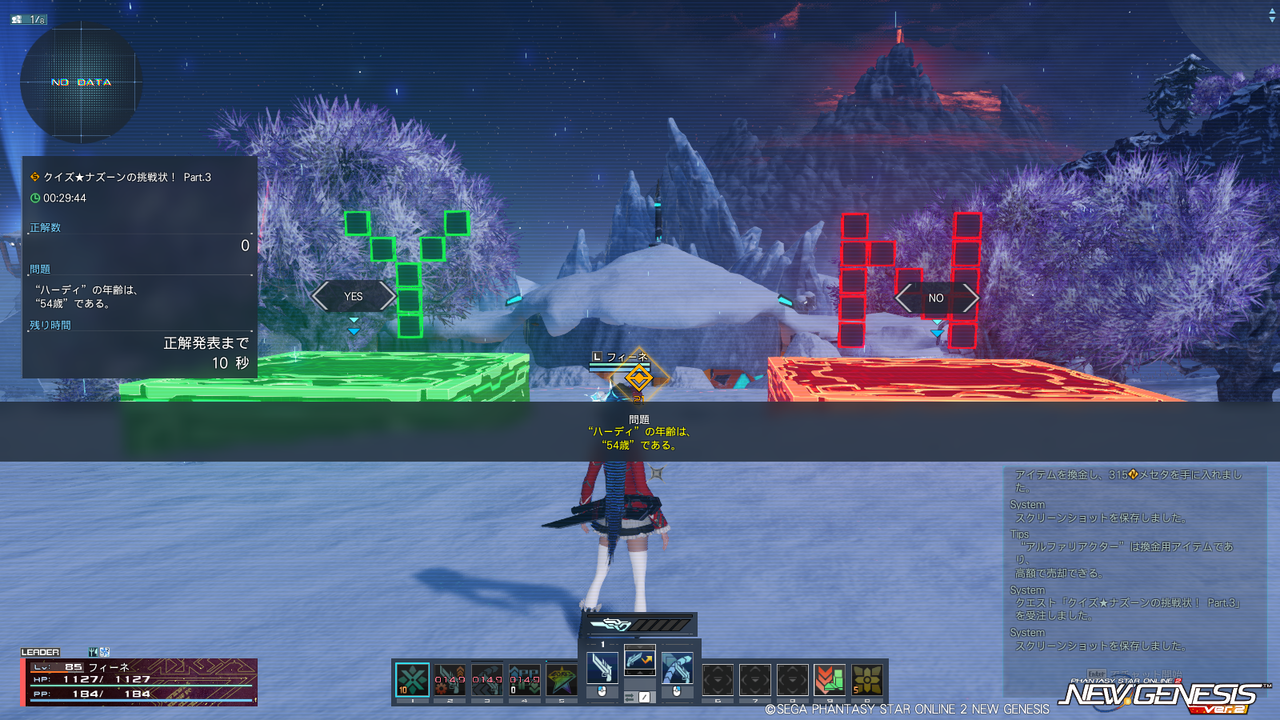Click the left sword weapon action icon

pos(603,668)
